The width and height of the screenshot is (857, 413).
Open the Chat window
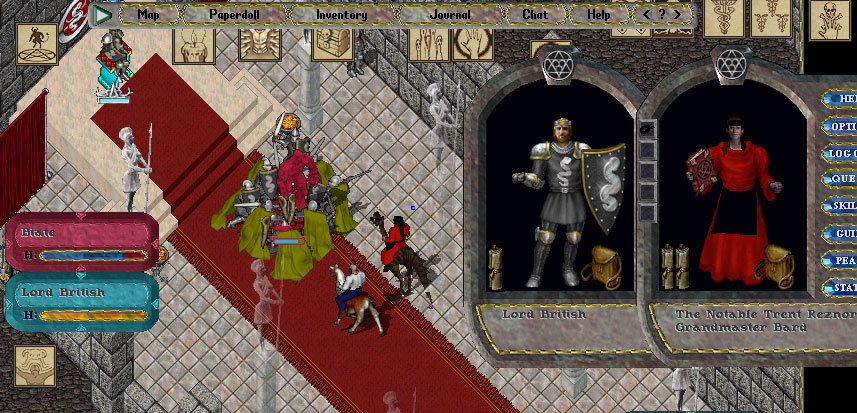pos(535,15)
